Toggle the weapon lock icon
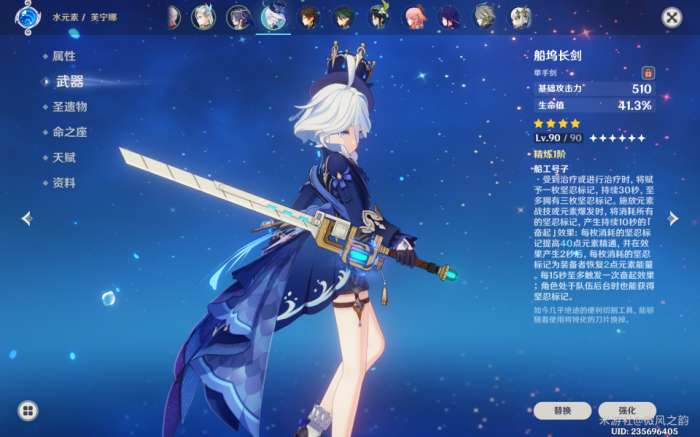The height and width of the screenshot is (437, 700). tap(648, 73)
